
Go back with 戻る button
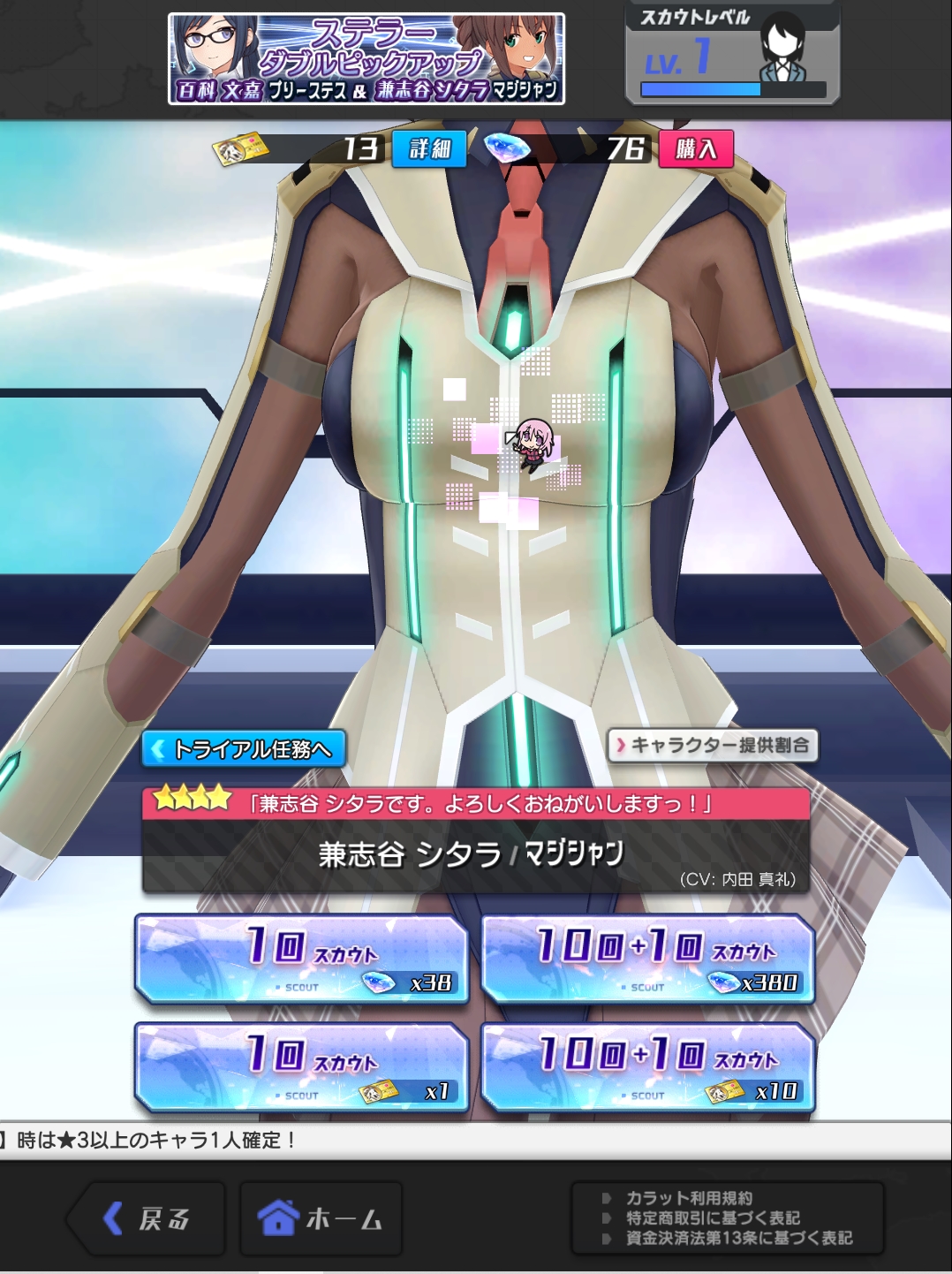pyautogui.click(x=147, y=1219)
